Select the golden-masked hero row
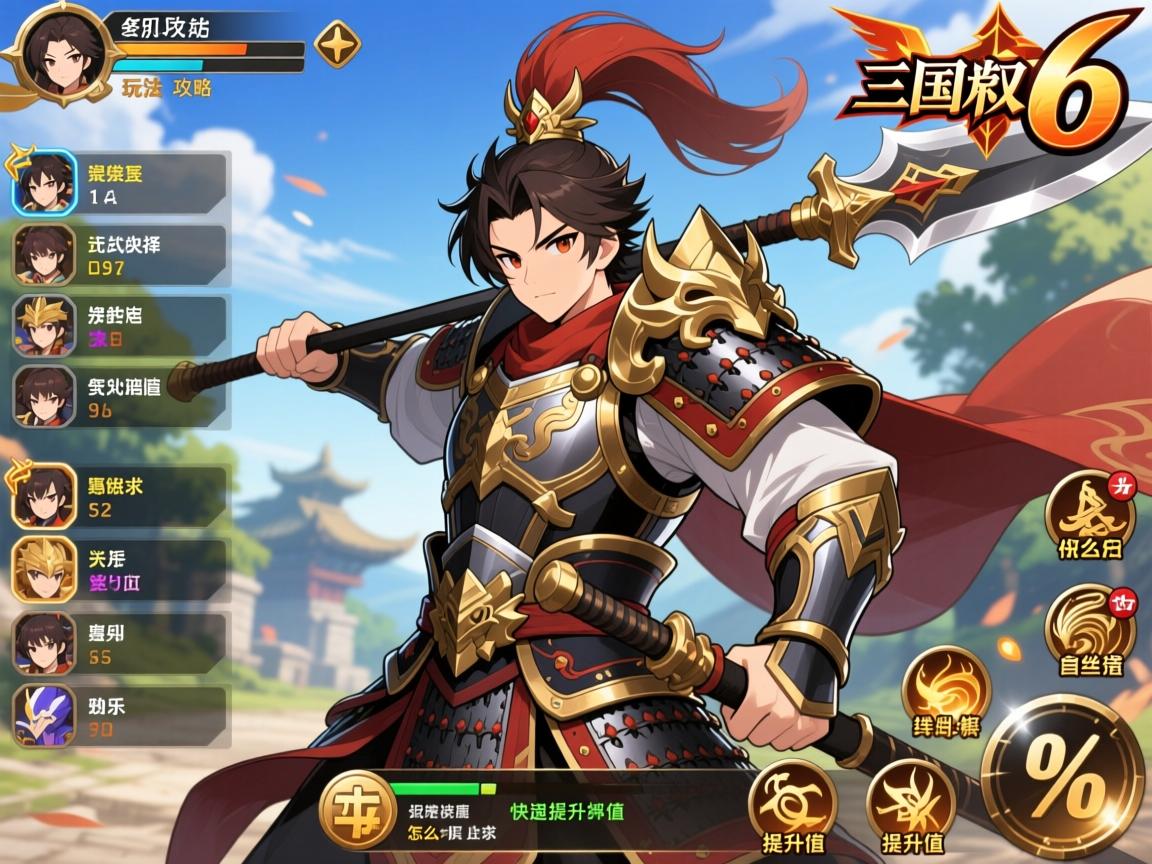This screenshot has height=864, width=1152. click(x=120, y=569)
